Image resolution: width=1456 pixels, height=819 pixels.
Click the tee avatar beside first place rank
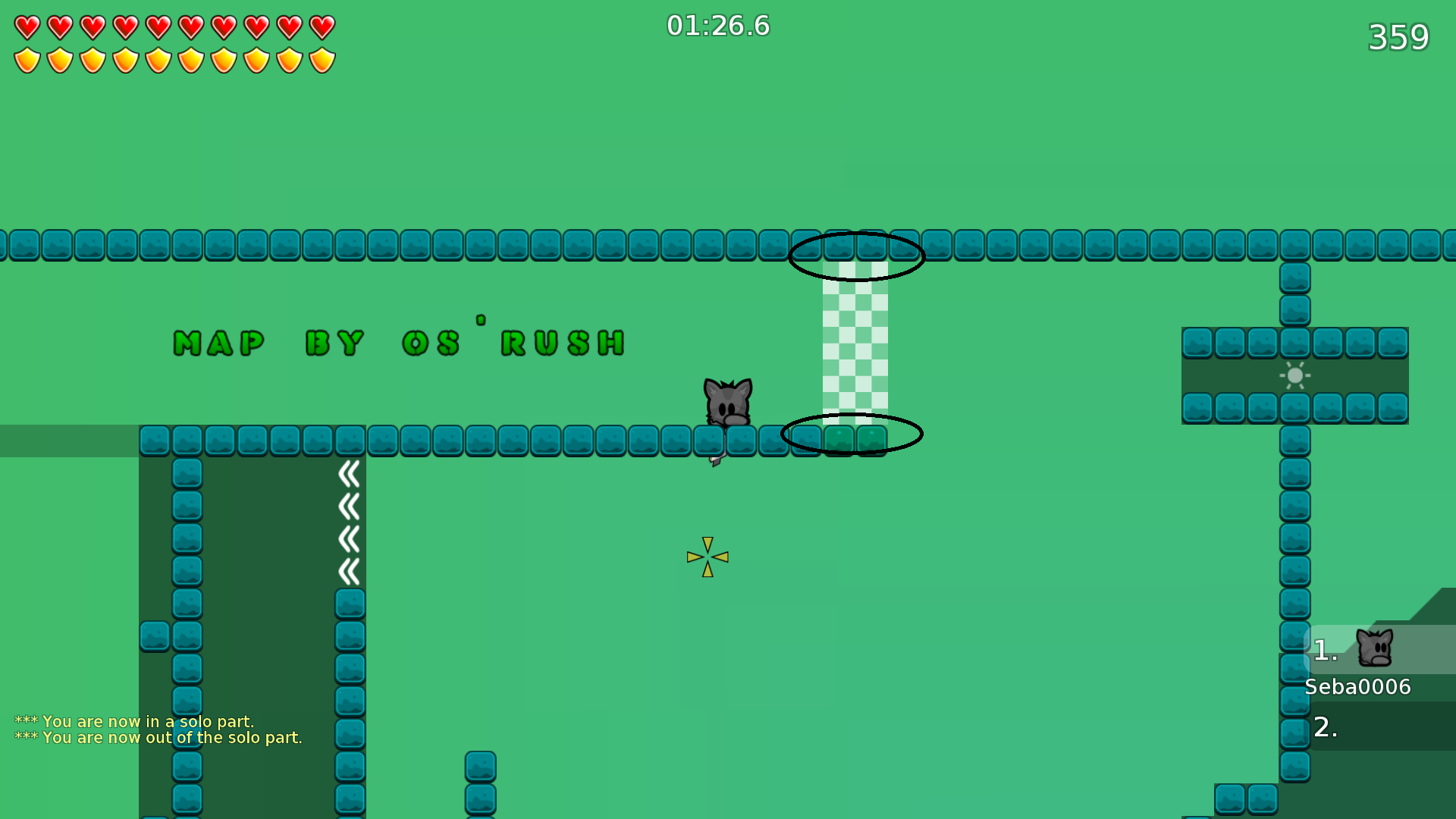(1376, 648)
